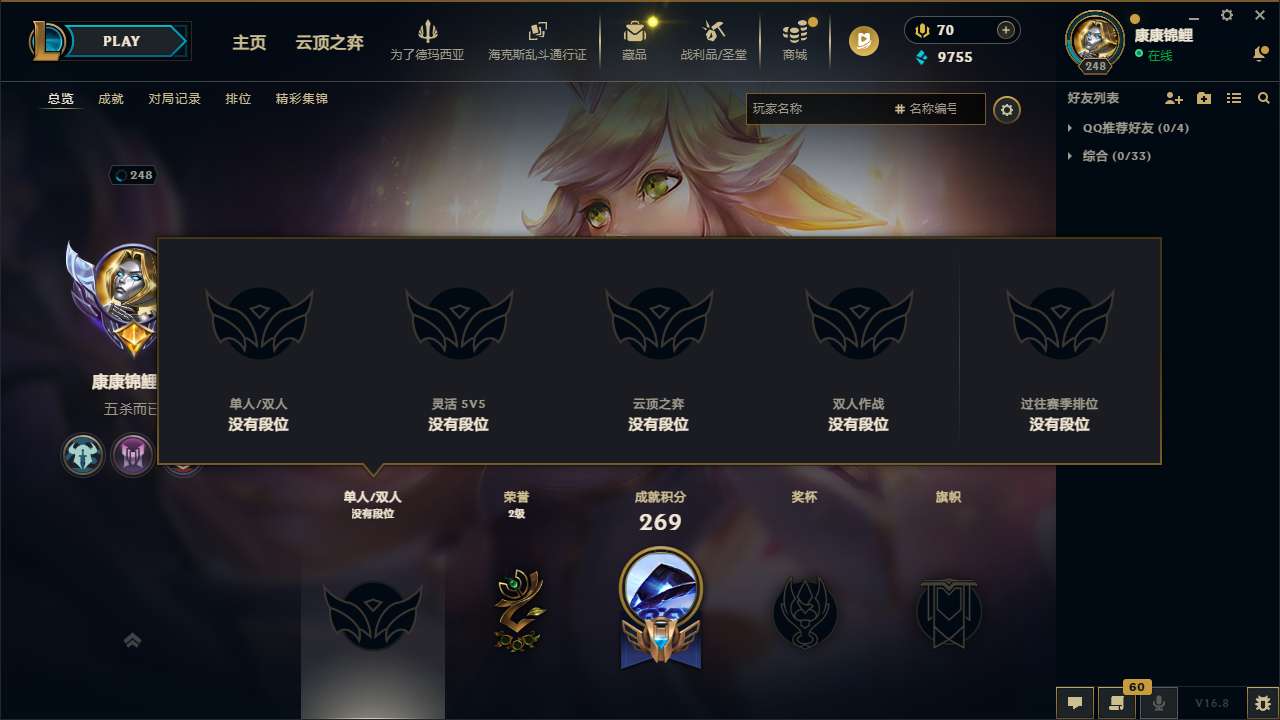Open chat messages in bottom-right corner
1280x720 pixels.
(x=1074, y=703)
